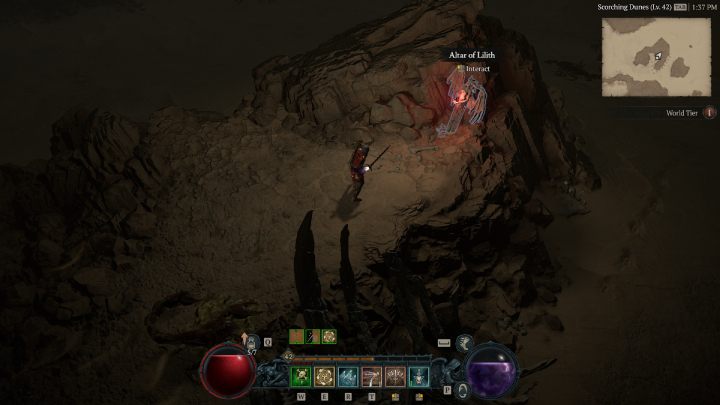The width and height of the screenshot is (720, 405).
Task: Trigger the teal standing-figure skill
Action: point(420,377)
